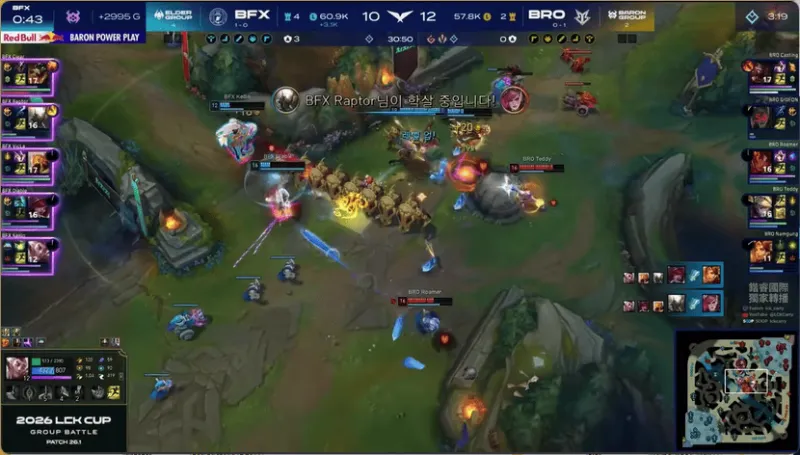Click the BFX team logo on scoreboard

pos(218,16)
